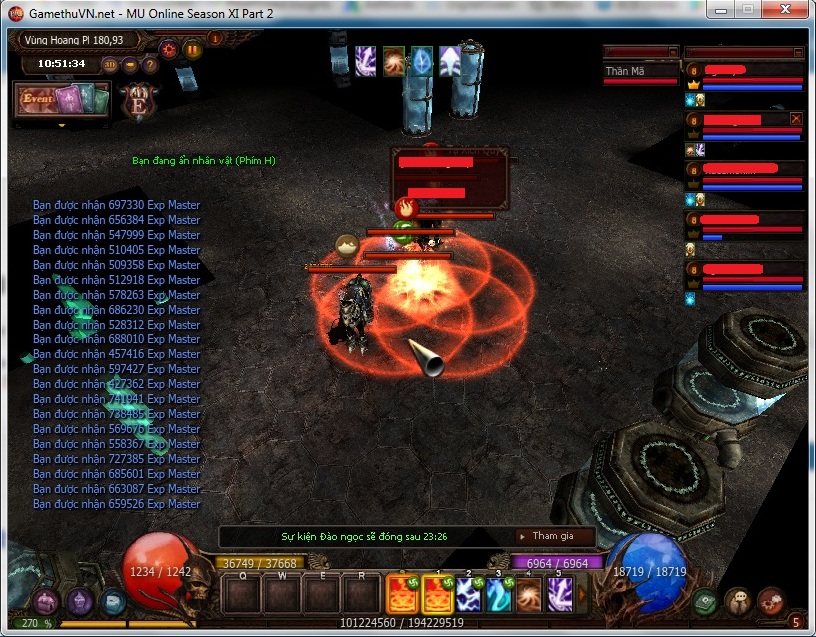Use the blue lightning skill in slot 2
Viewport: 816px width, 637px height.
(468, 594)
